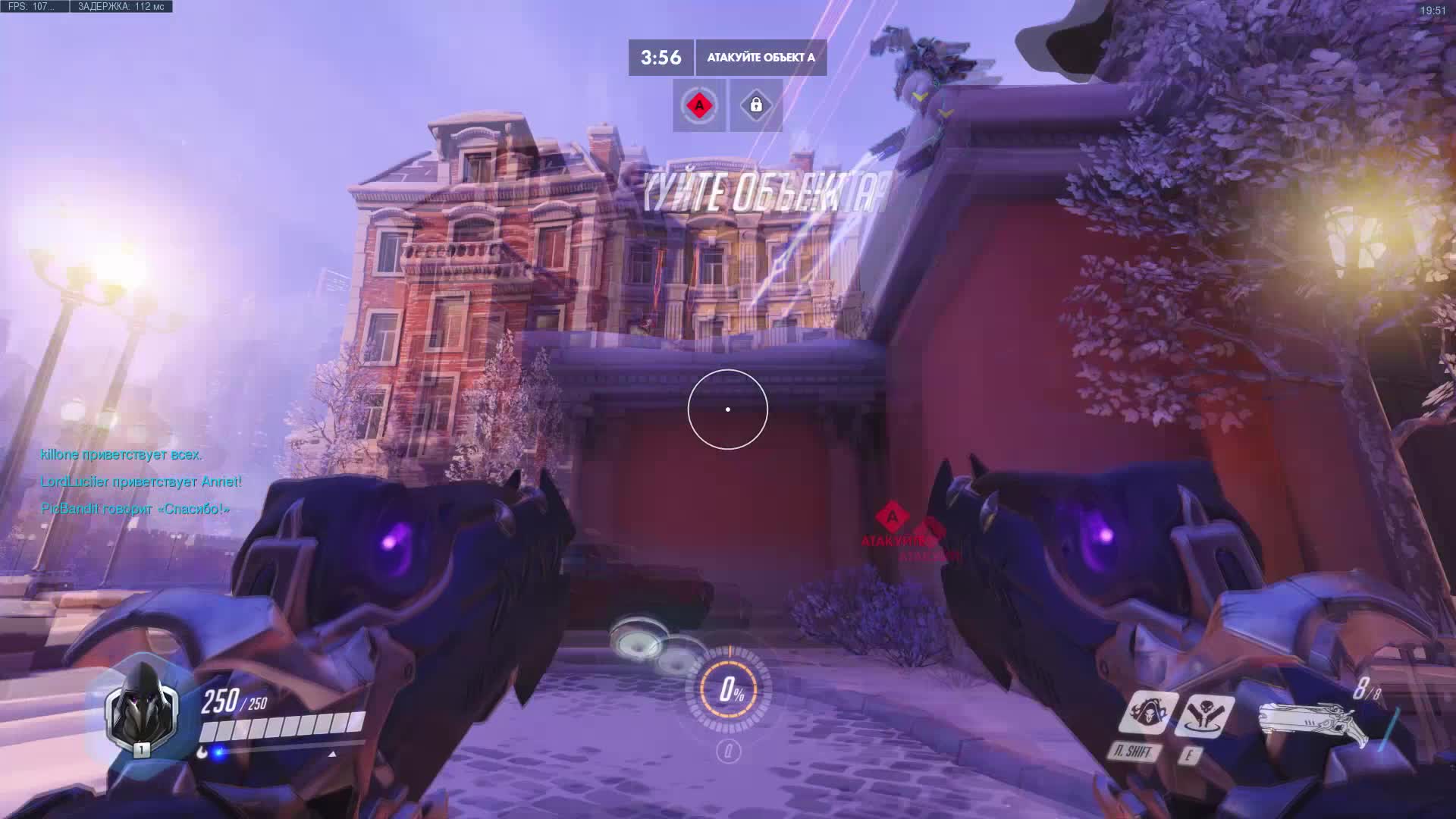Click the red objective A diamond below the timer
1456x819 pixels.
click(698, 107)
